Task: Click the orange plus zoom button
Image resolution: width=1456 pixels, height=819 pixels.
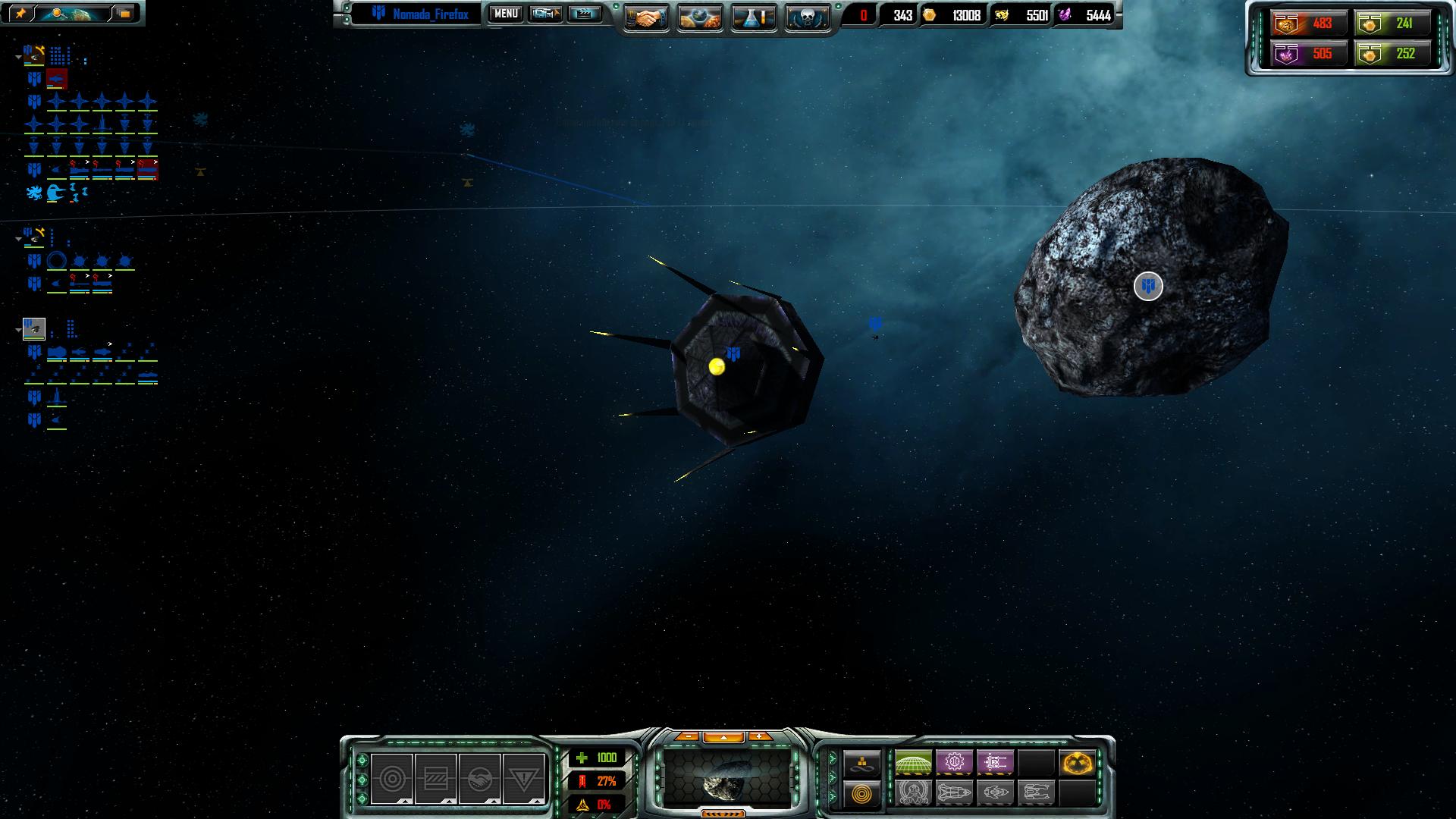Action: 758,736
